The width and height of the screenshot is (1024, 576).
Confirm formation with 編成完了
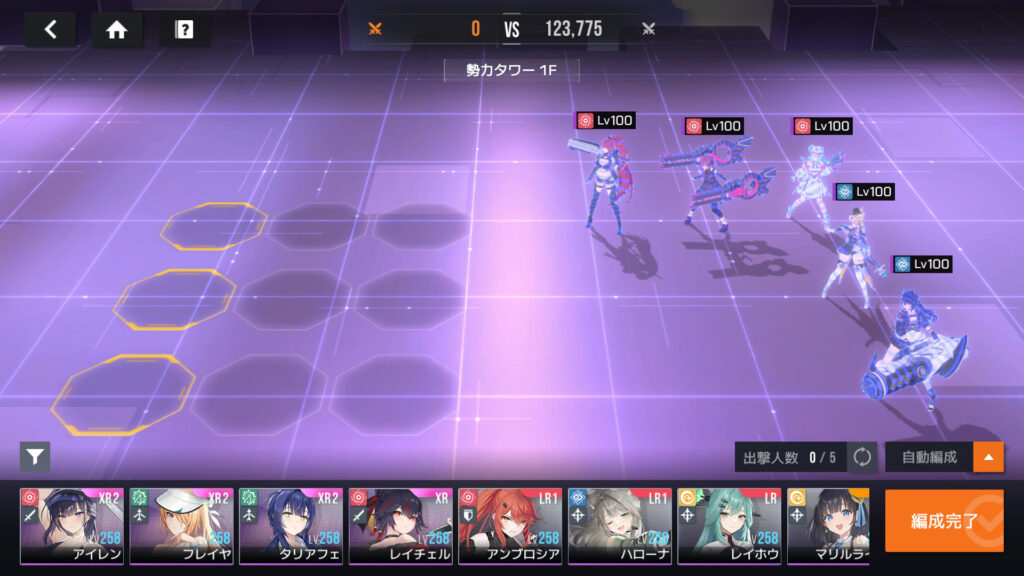click(943, 521)
